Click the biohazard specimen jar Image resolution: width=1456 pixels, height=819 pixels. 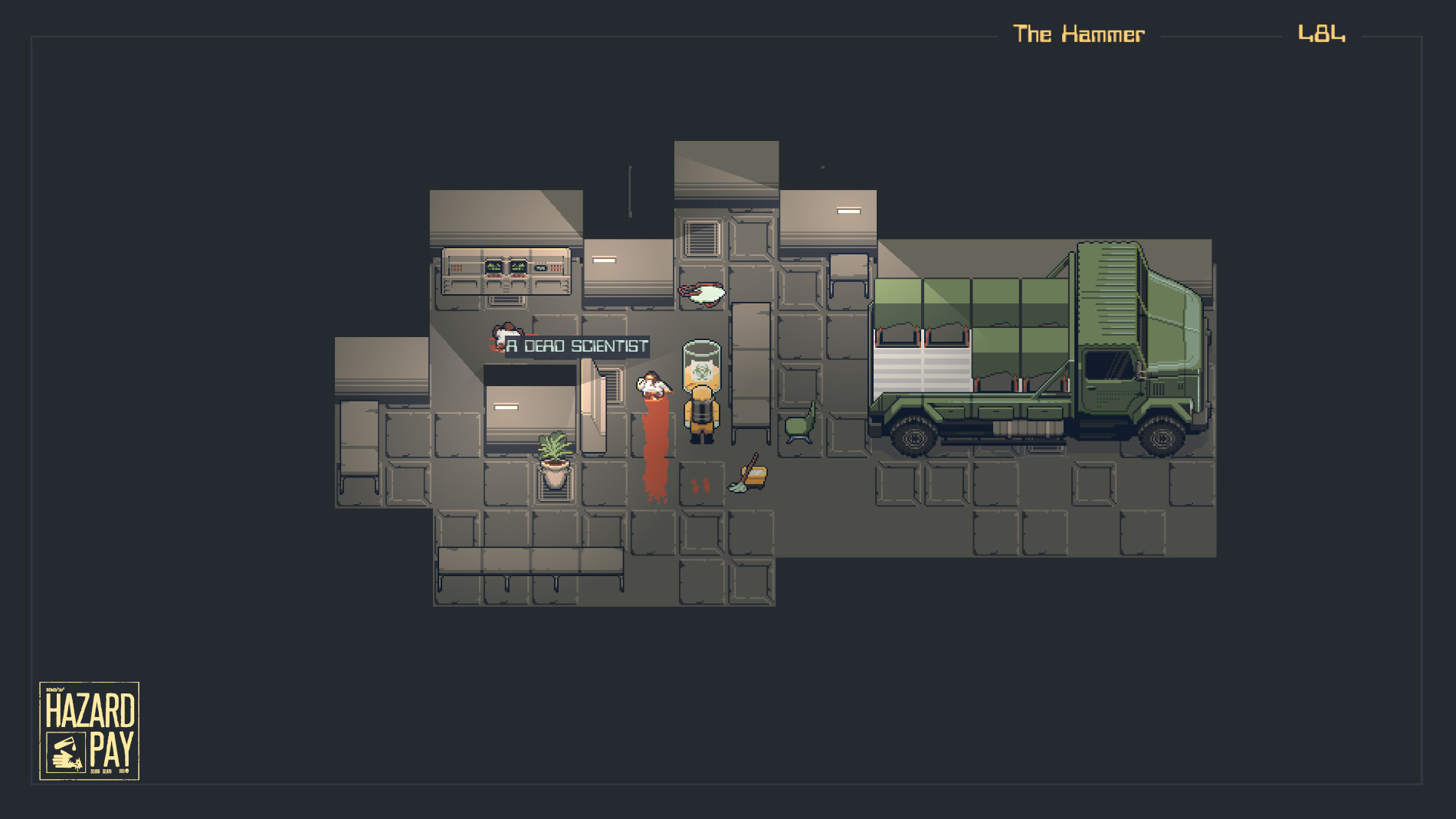coord(700,368)
